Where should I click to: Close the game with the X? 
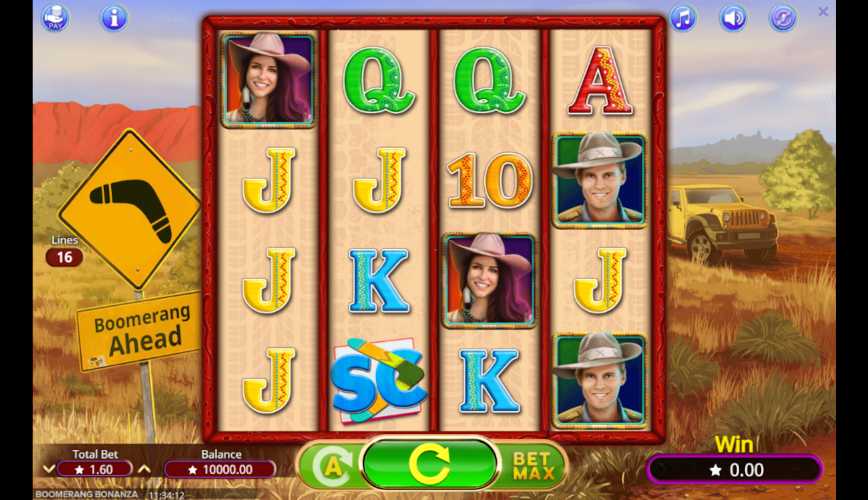(823, 12)
